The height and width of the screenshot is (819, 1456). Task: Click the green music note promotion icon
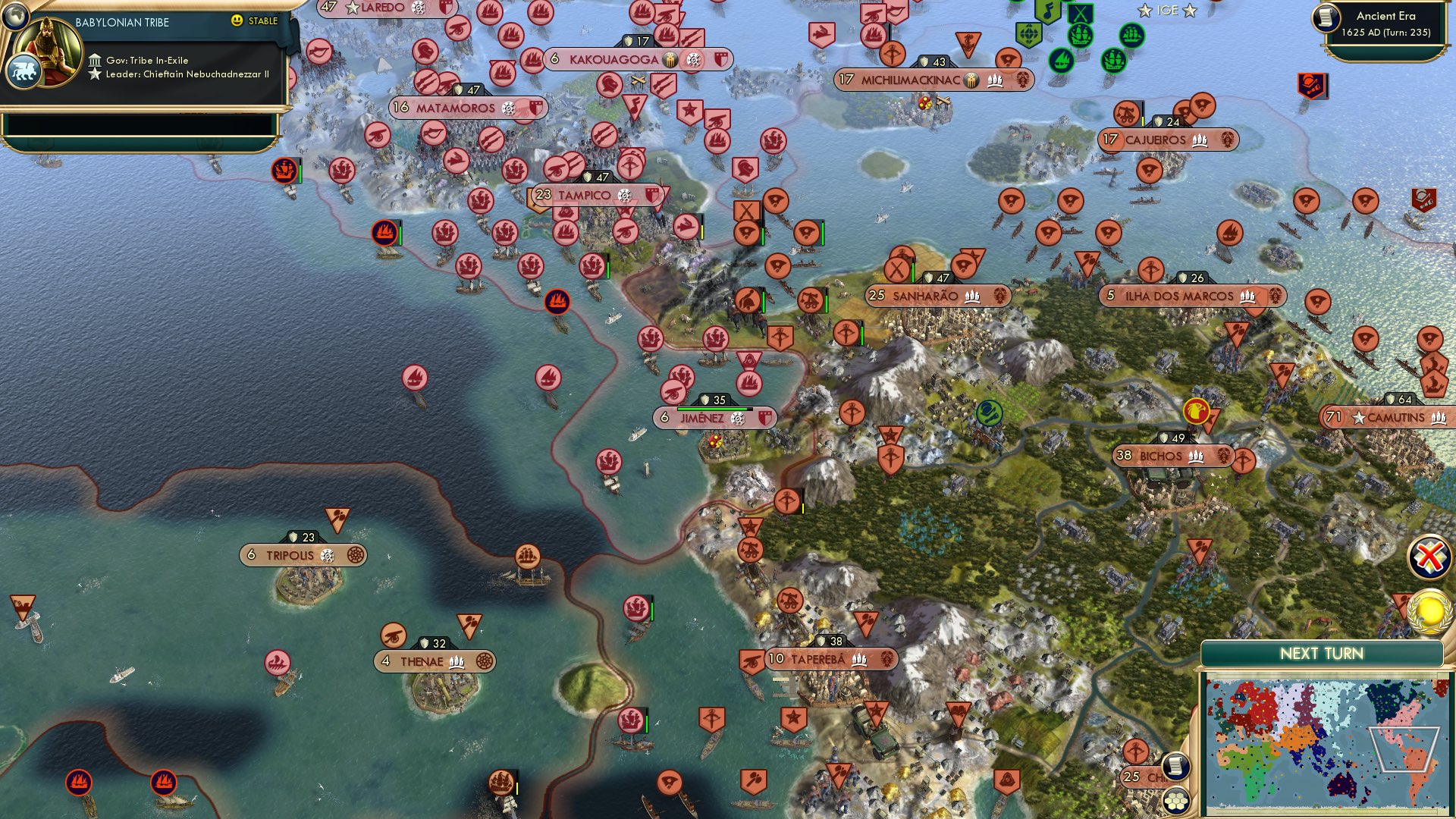tap(1048, 11)
